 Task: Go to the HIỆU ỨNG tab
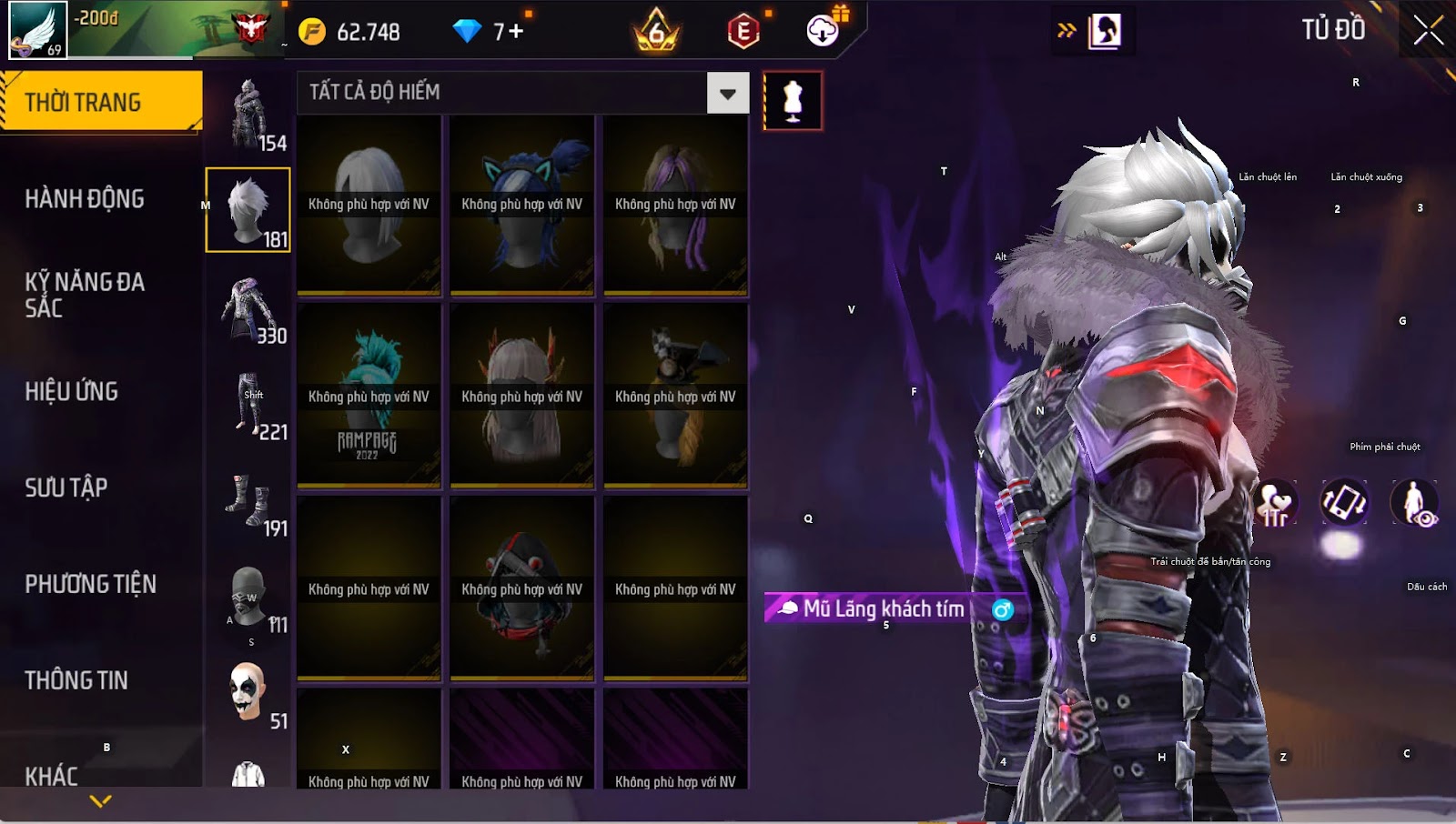coord(72,391)
